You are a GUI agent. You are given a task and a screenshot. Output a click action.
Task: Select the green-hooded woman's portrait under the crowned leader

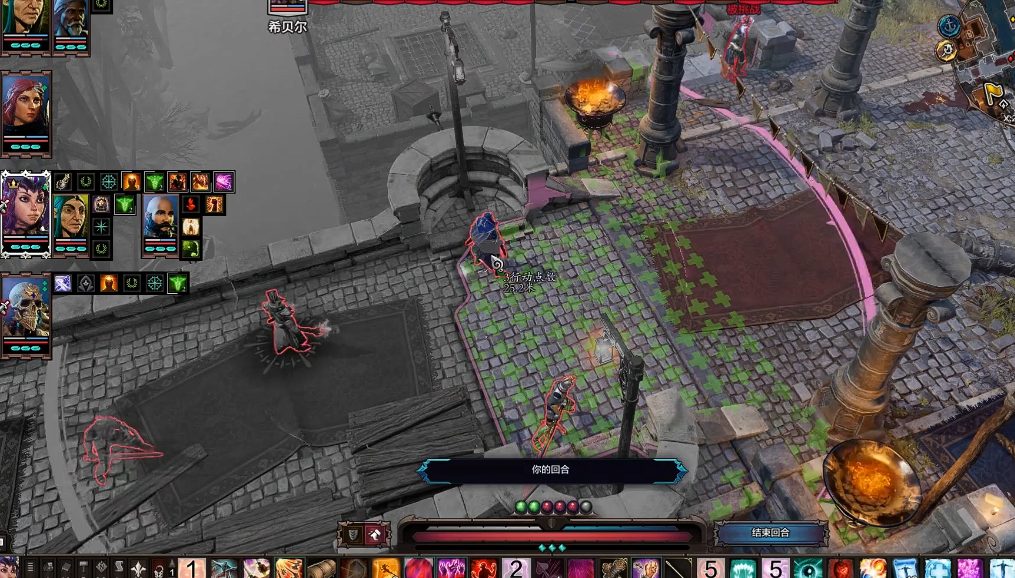pyautogui.click(x=71, y=217)
